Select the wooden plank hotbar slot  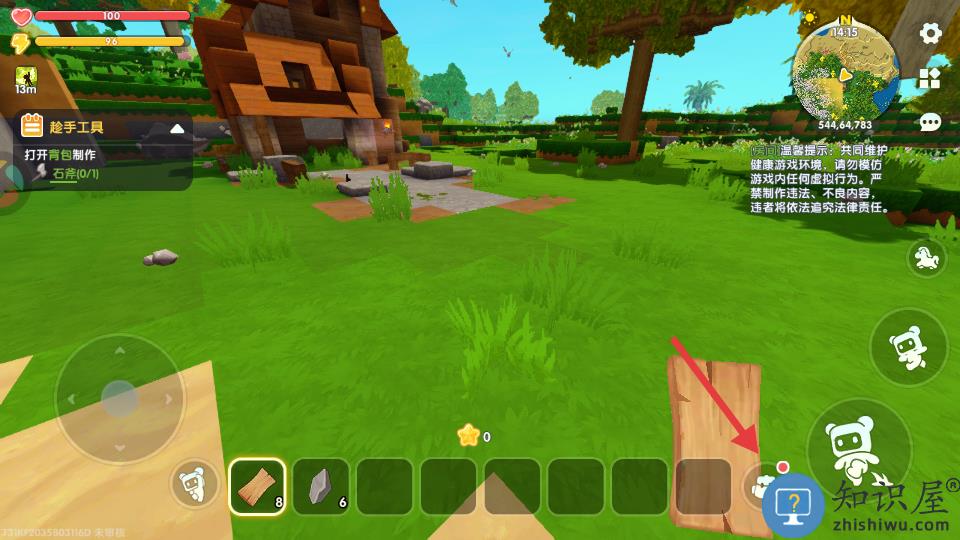(x=257, y=486)
